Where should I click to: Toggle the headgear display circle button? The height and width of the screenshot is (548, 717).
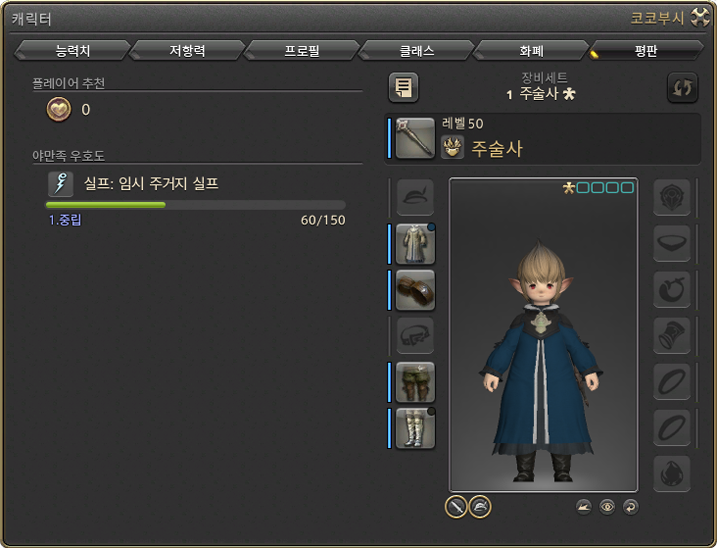[x=480, y=507]
